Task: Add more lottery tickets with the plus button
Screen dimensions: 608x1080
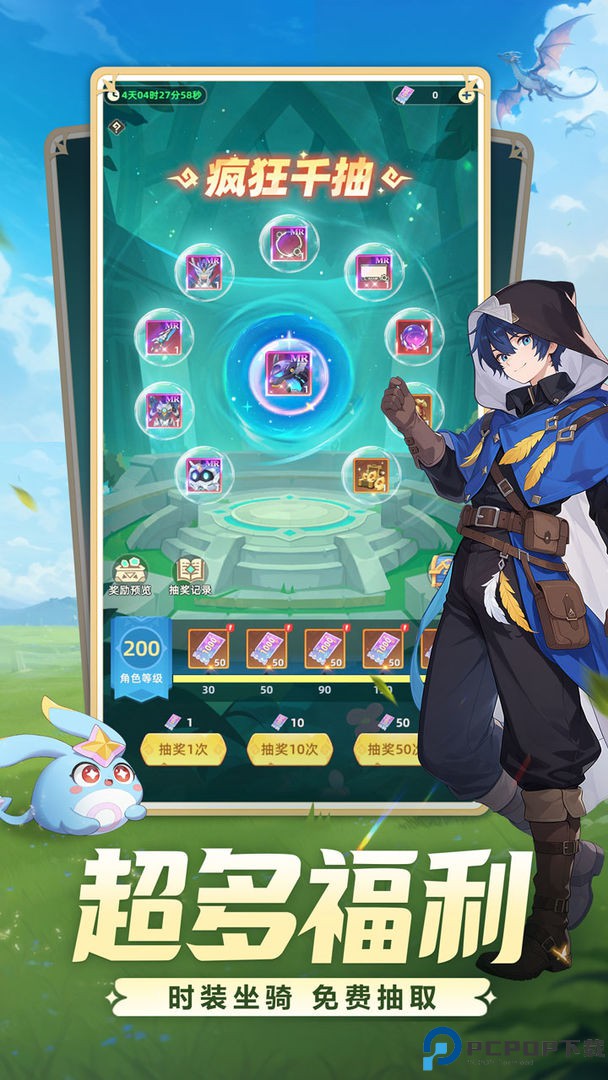Action: pos(468,95)
